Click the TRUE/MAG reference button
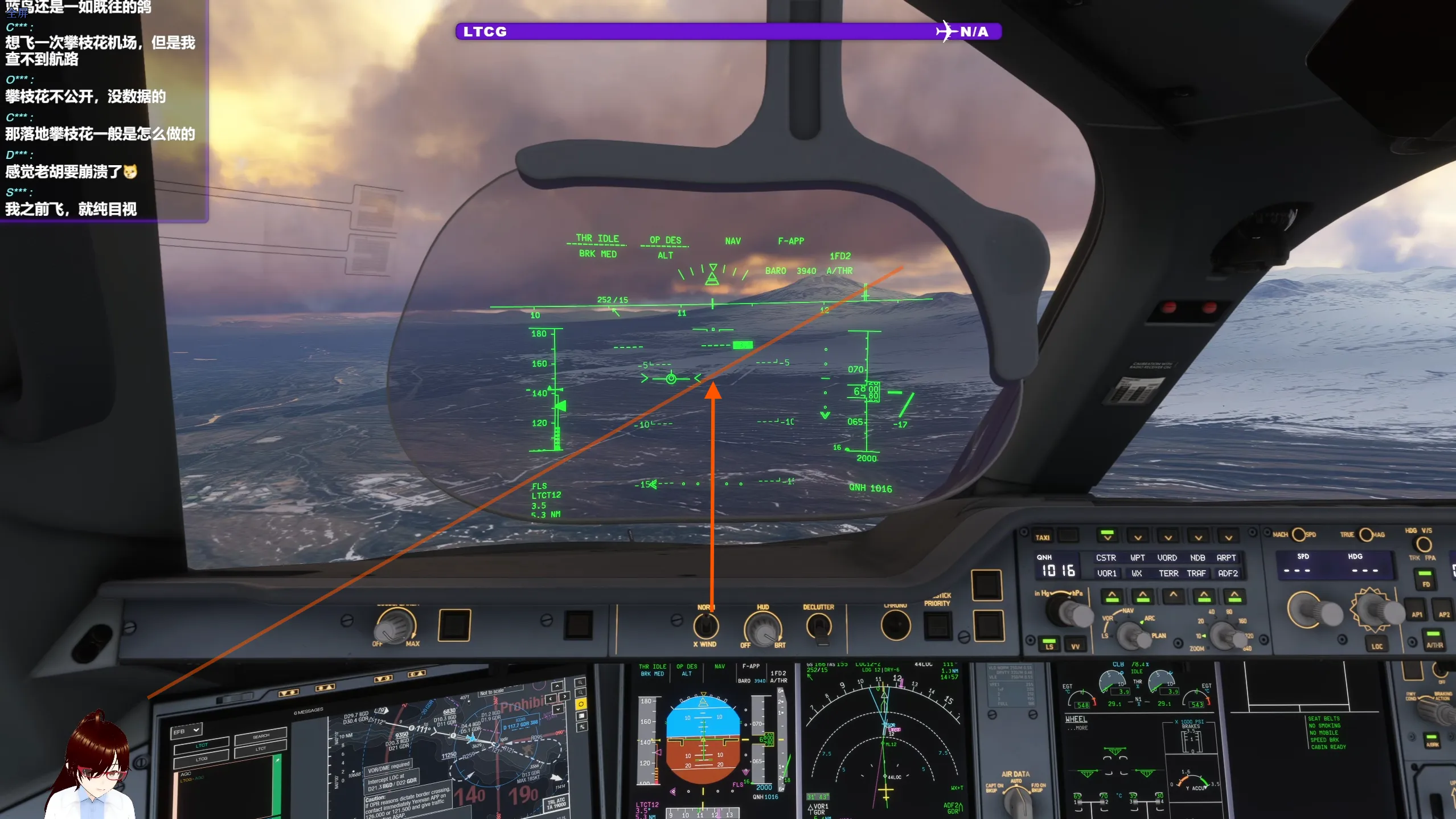The height and width of the screenshot is (819, 1456). point(1365,534)
